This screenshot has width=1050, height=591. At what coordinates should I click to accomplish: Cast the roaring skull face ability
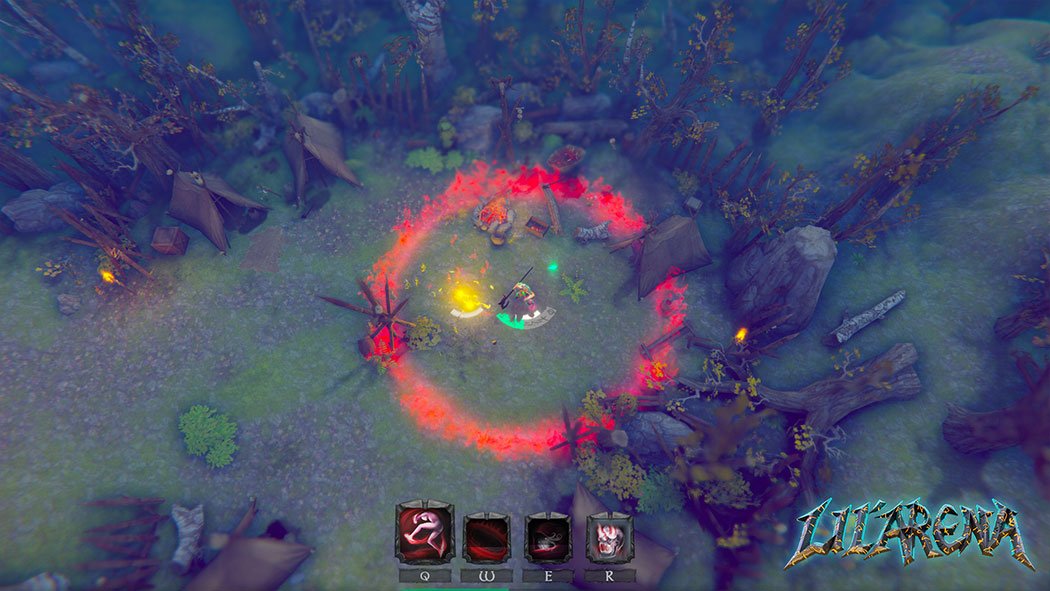point(610,537)
